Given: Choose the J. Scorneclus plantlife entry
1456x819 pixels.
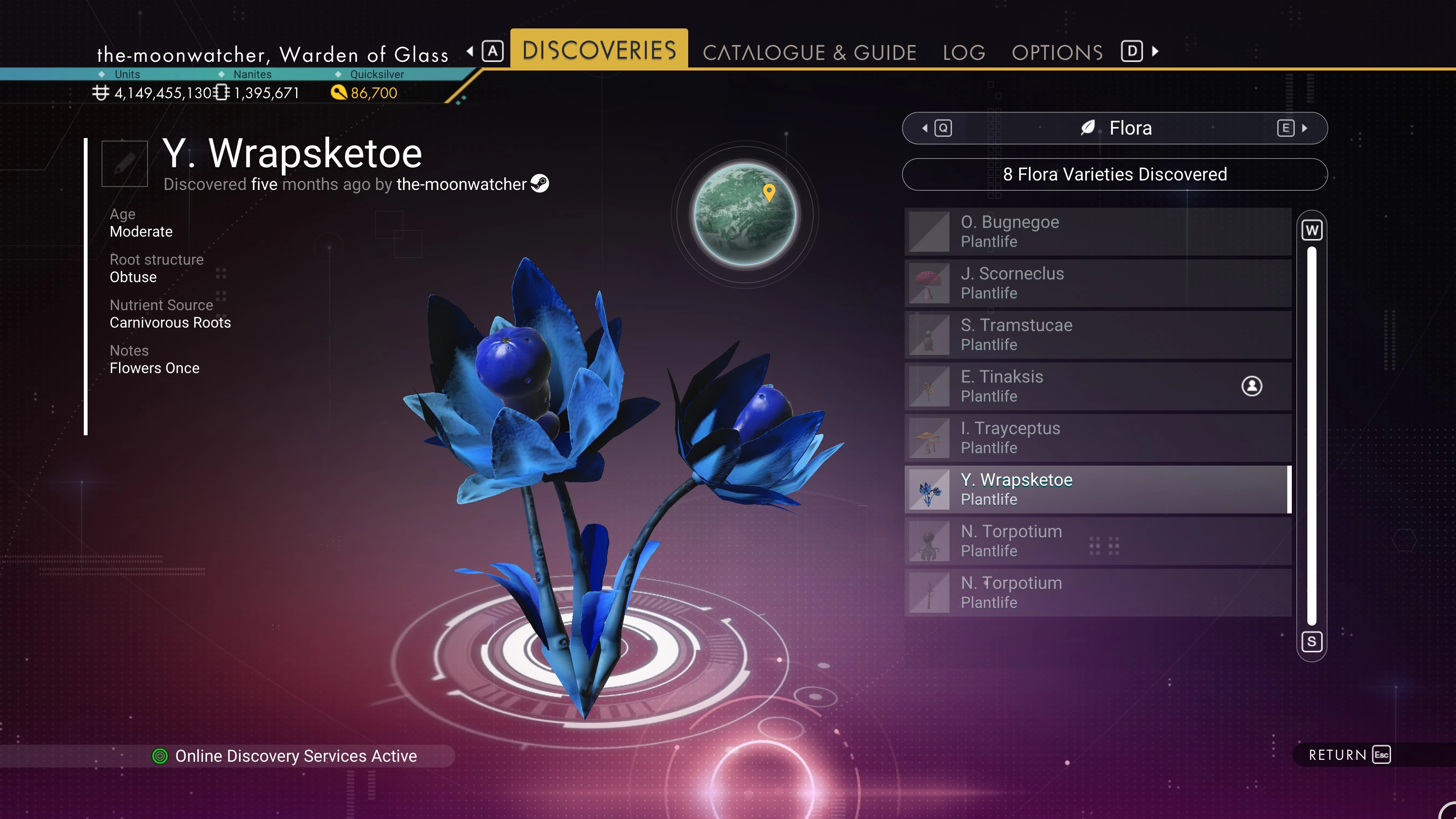Looking at the screenshot, I should pos(1097,282).
